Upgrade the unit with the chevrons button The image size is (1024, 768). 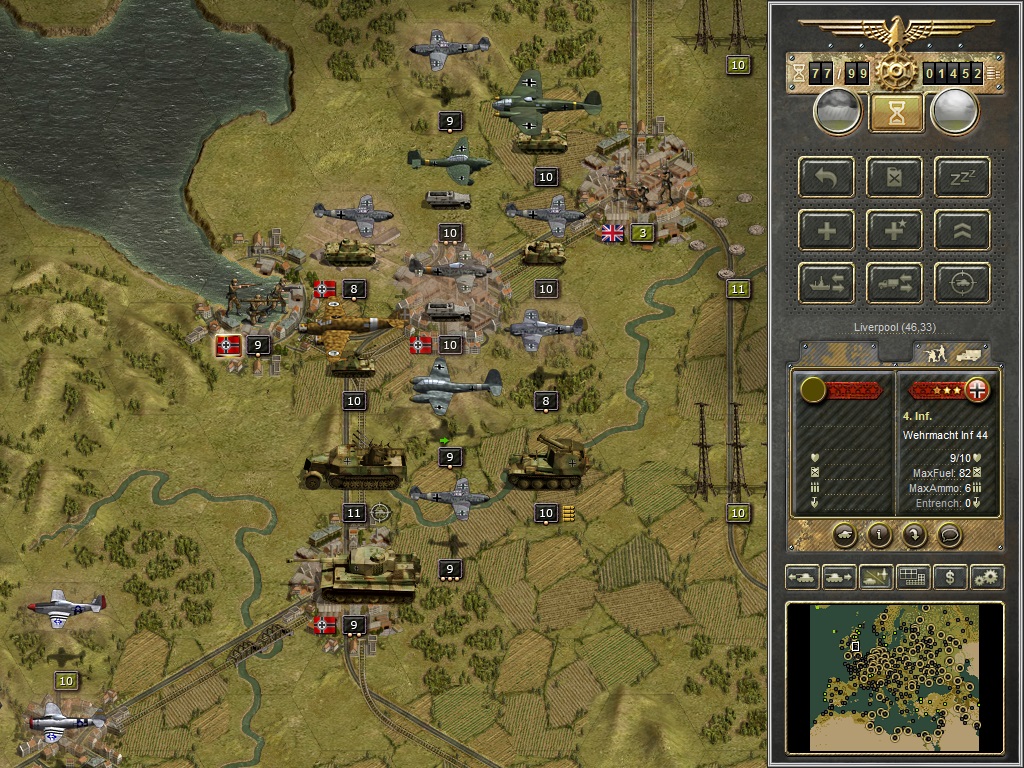[962, 230]
